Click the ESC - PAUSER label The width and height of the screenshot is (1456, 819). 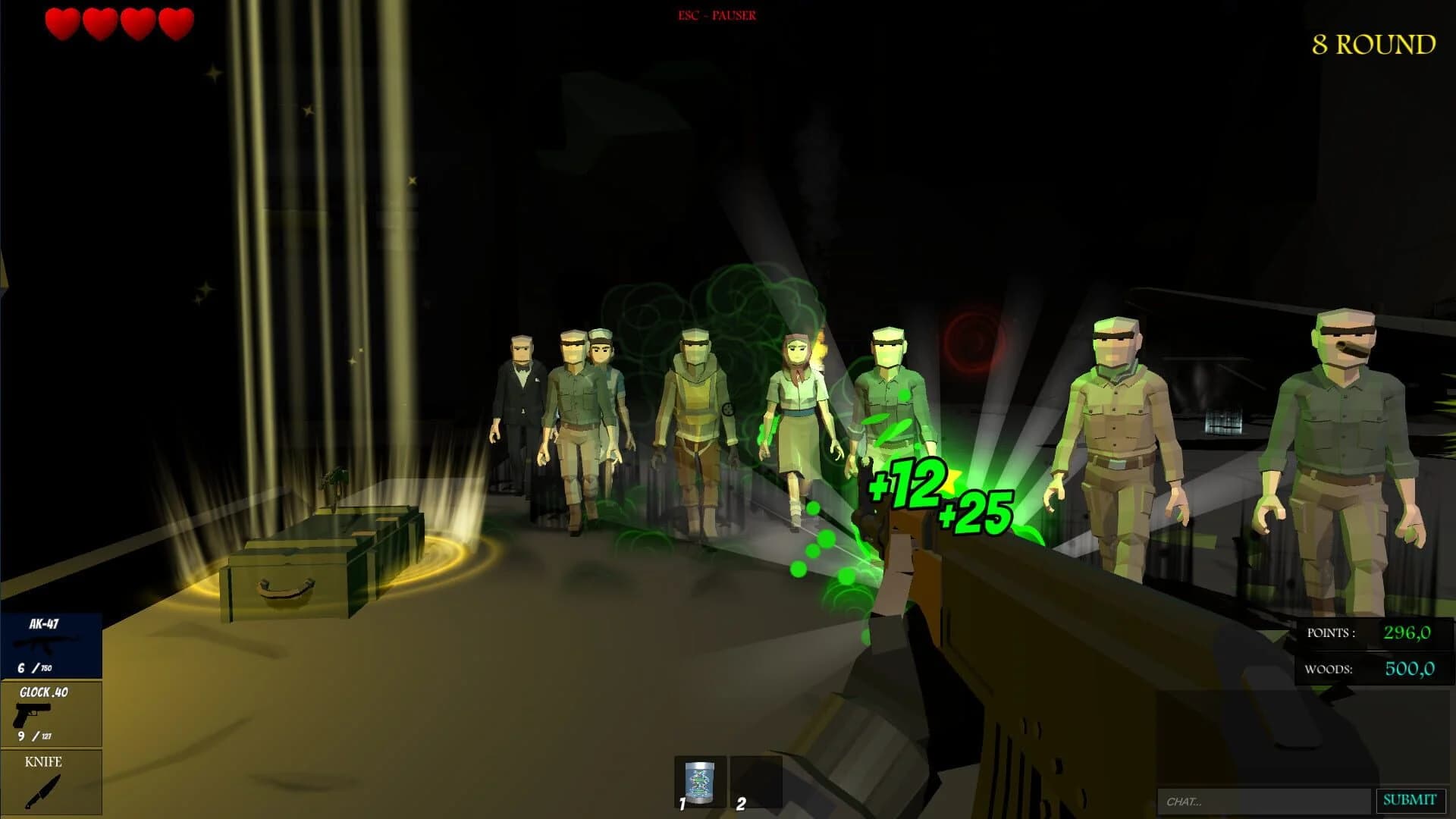coord(716,13)
